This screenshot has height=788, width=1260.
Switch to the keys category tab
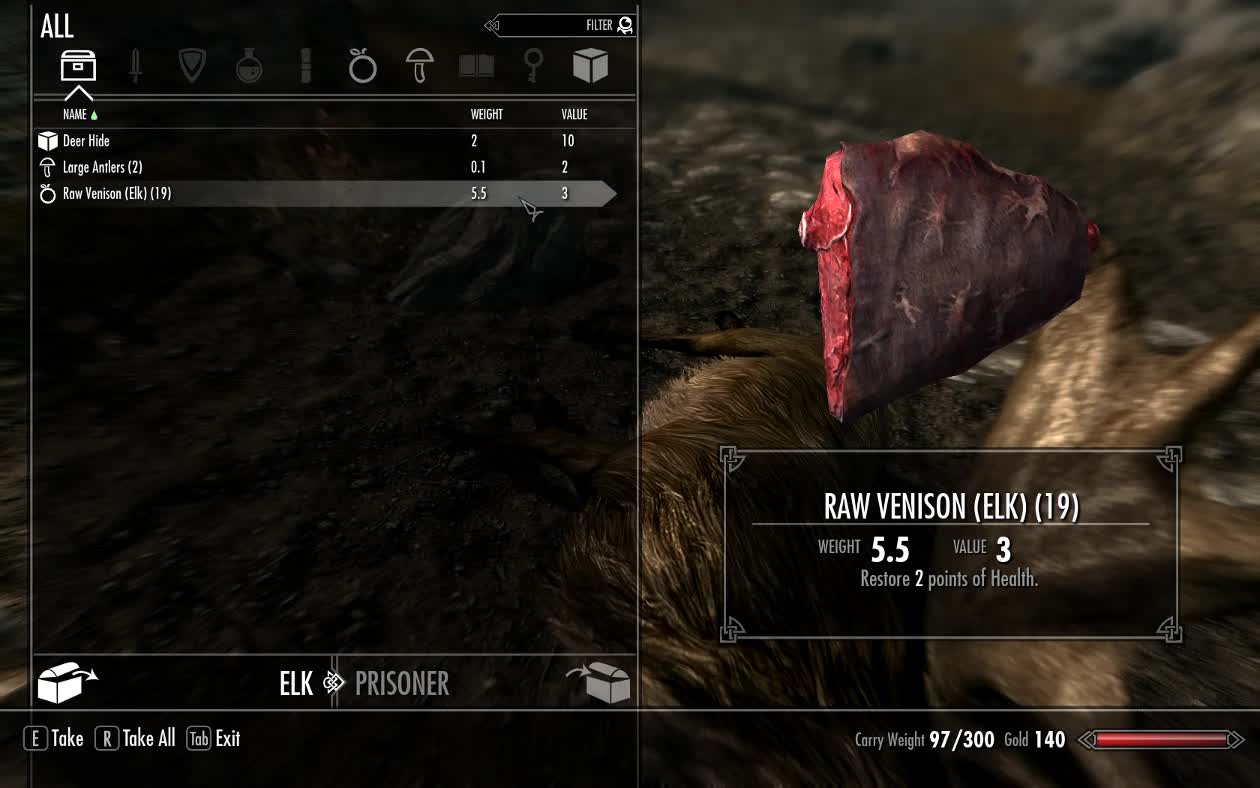coord(534,66)
